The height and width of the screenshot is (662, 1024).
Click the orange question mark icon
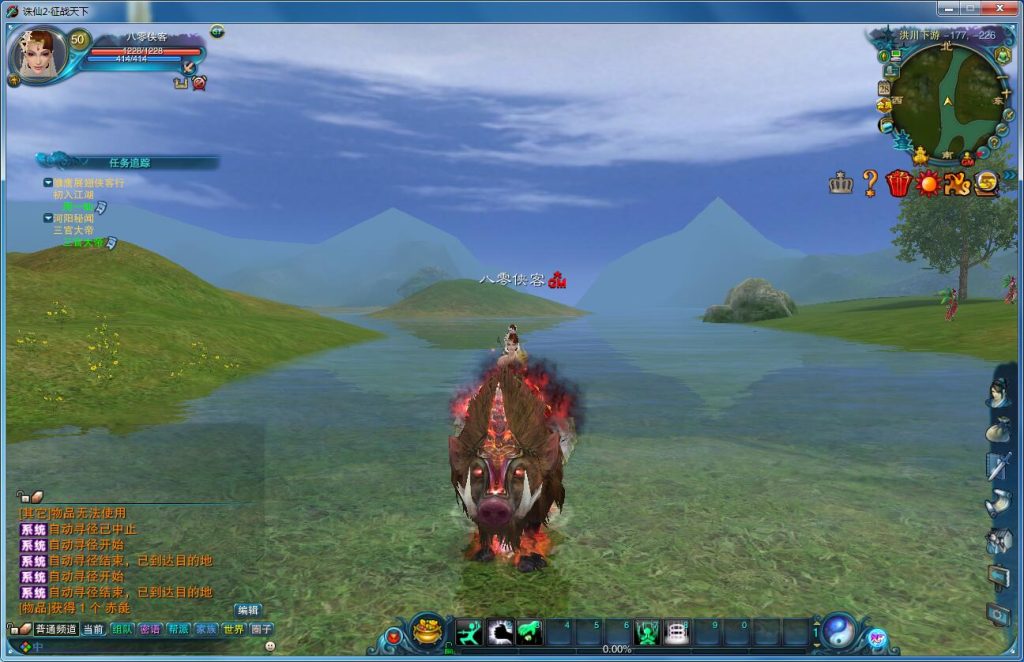coord(870,183)
